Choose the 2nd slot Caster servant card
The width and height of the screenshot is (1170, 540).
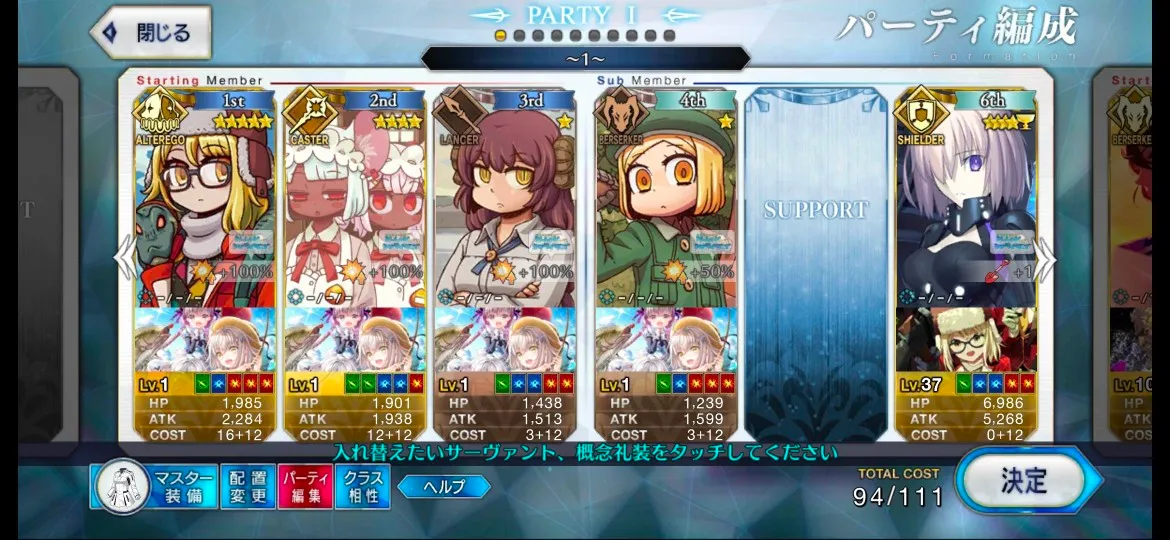pos(354,200)
